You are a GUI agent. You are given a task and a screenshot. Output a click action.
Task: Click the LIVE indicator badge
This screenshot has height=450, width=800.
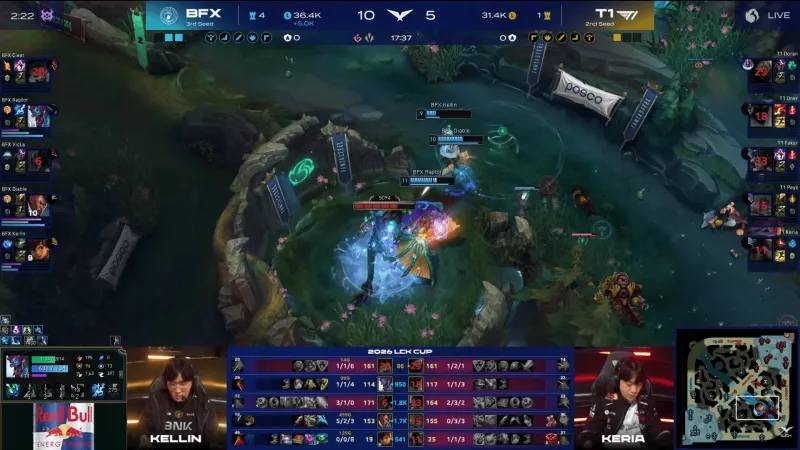click(x=766, y=15)
